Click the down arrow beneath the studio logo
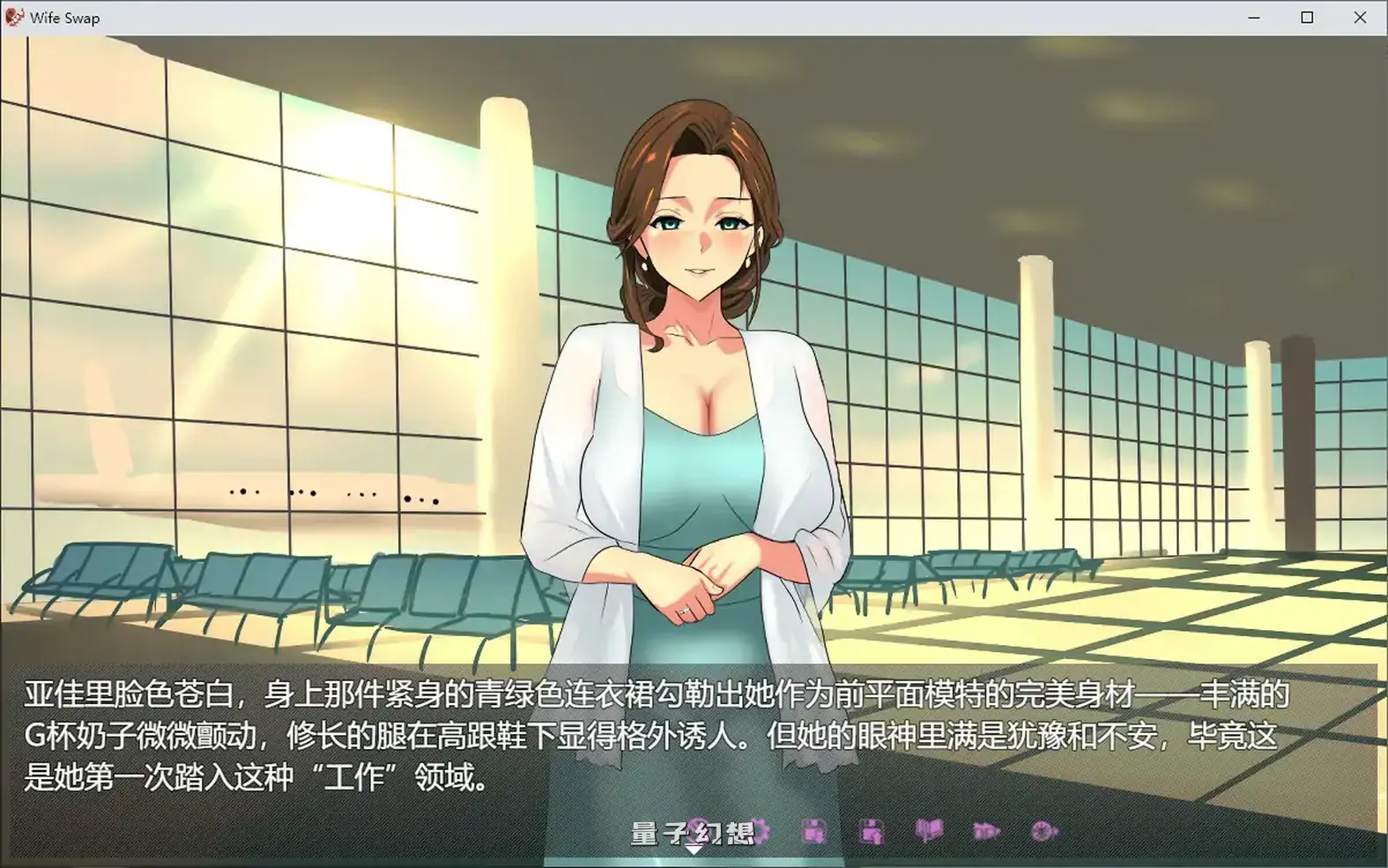Screen dimensions: 1388x868 click(694, 848)
